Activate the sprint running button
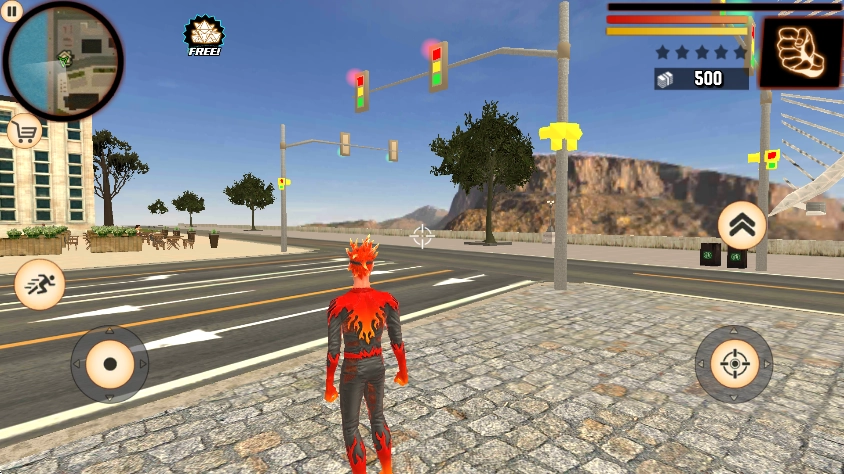 click(x=40, y=285)
